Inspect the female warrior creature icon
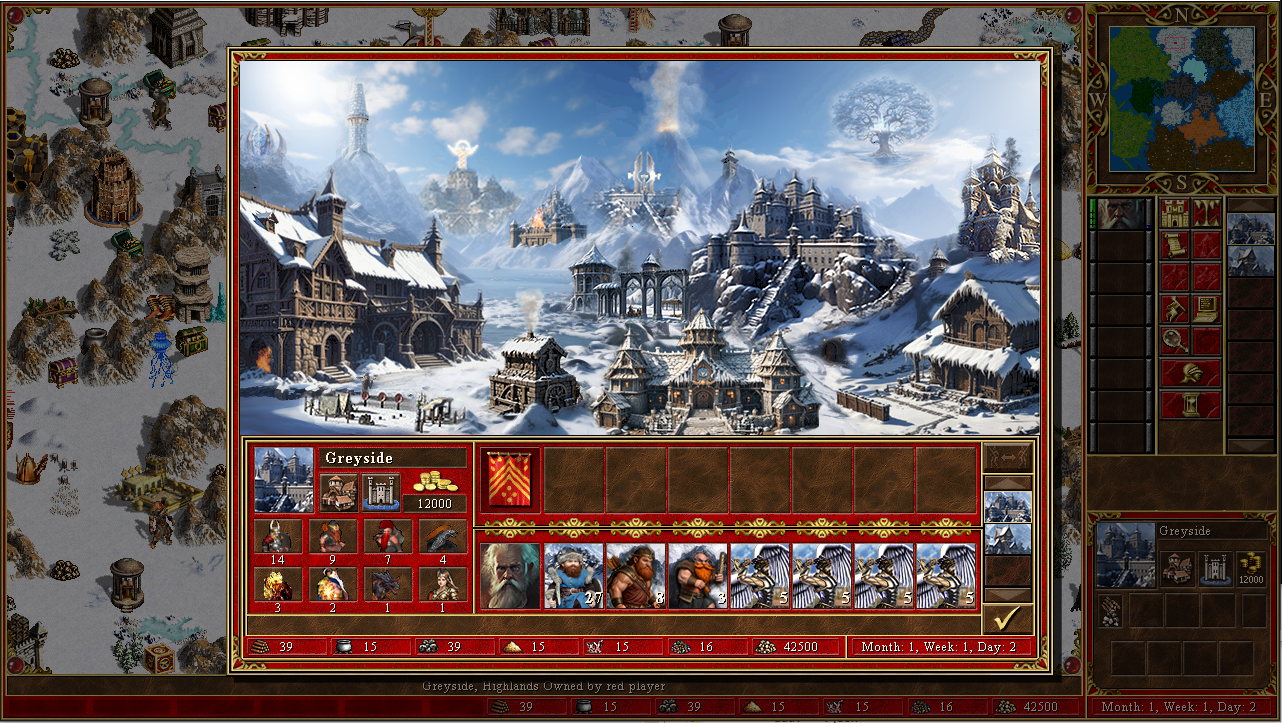Viewport: 1282px width, 723px height. (x=442, y=584)
